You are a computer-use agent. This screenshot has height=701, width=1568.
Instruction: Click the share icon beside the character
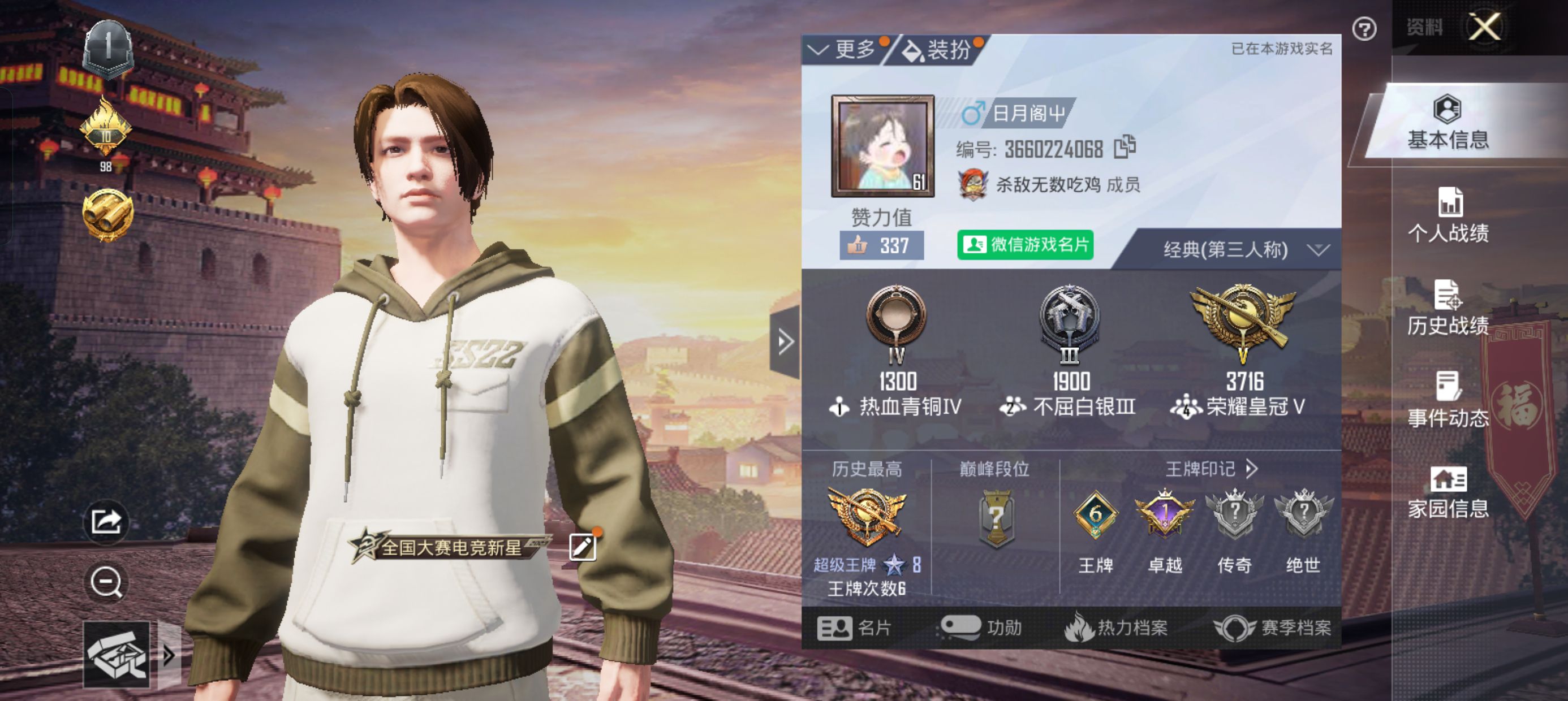tap(106, 521)
